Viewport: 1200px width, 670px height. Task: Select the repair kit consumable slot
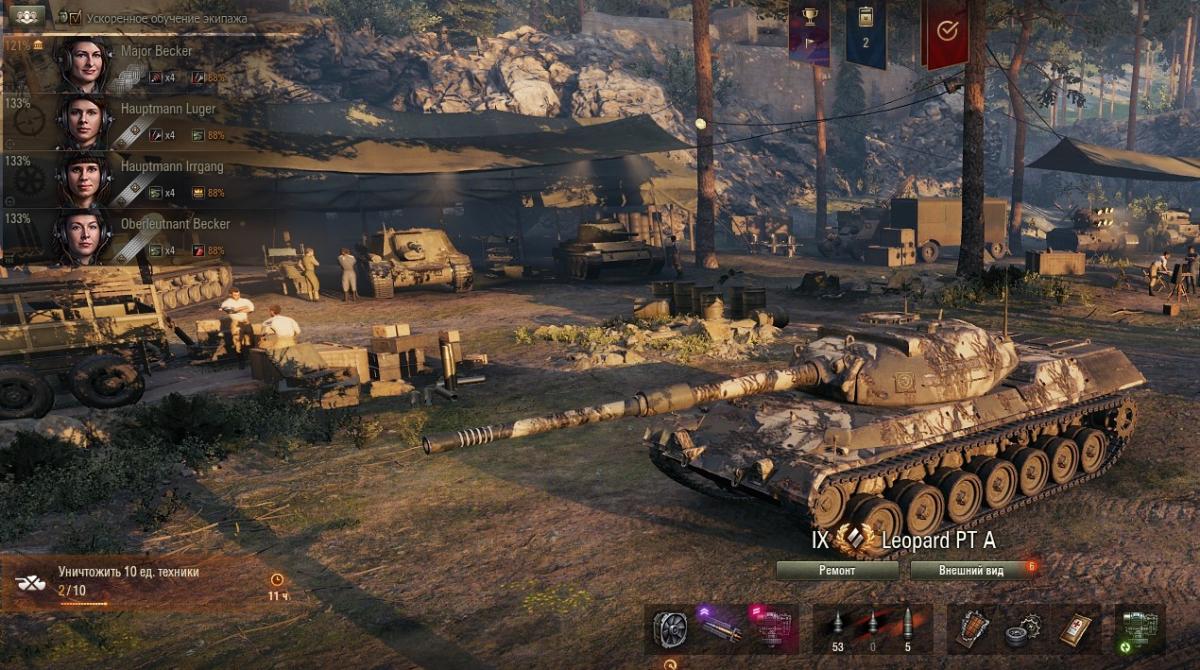tap(1025, 627)
